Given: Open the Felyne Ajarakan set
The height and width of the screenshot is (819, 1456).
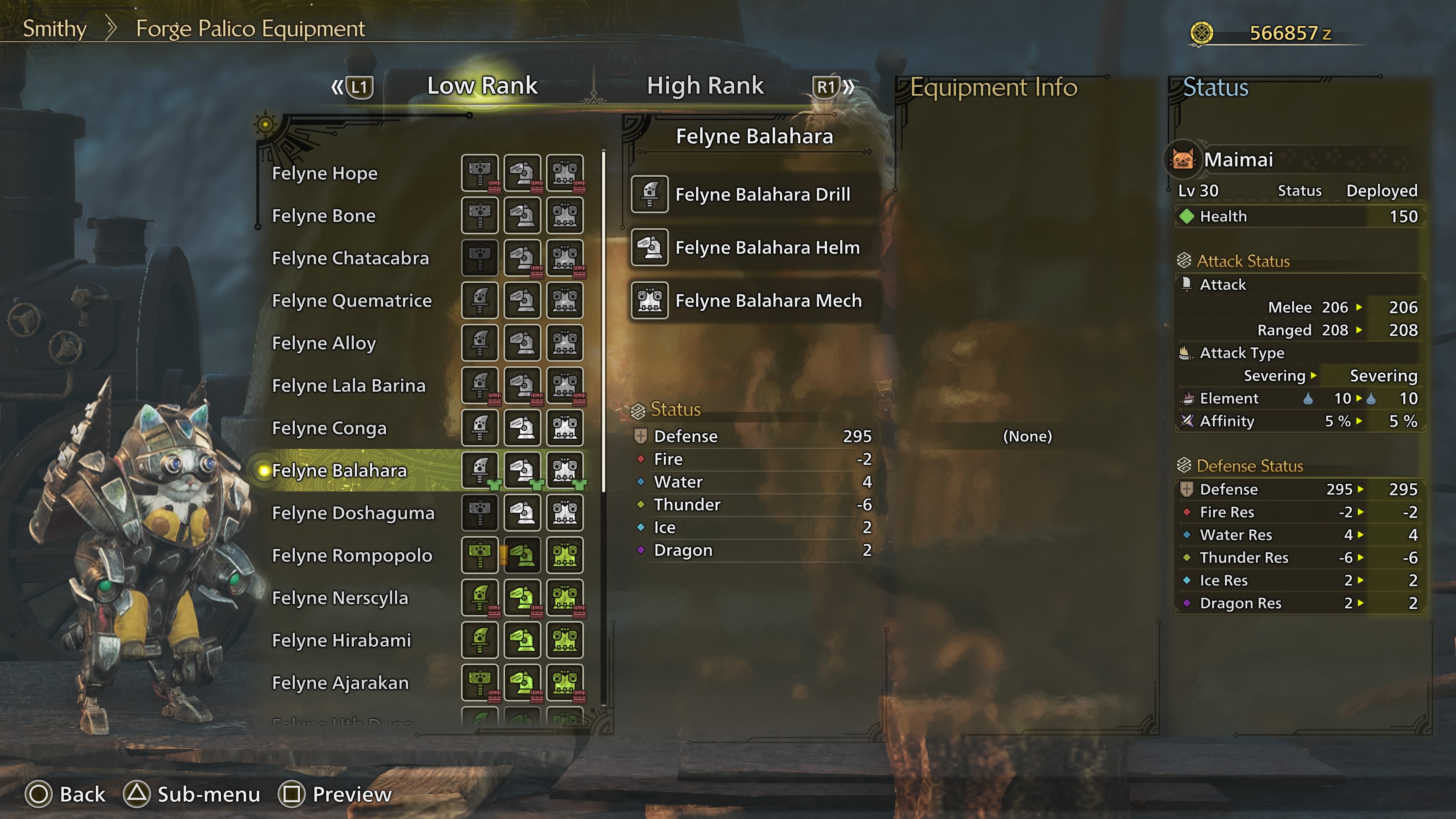Looking at the screenshot, I should [340, 683].
